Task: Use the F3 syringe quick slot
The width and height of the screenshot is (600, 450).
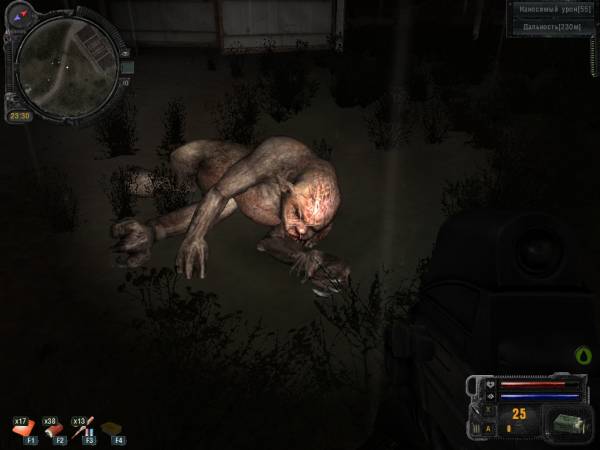Action: click(x=82, y=427)
